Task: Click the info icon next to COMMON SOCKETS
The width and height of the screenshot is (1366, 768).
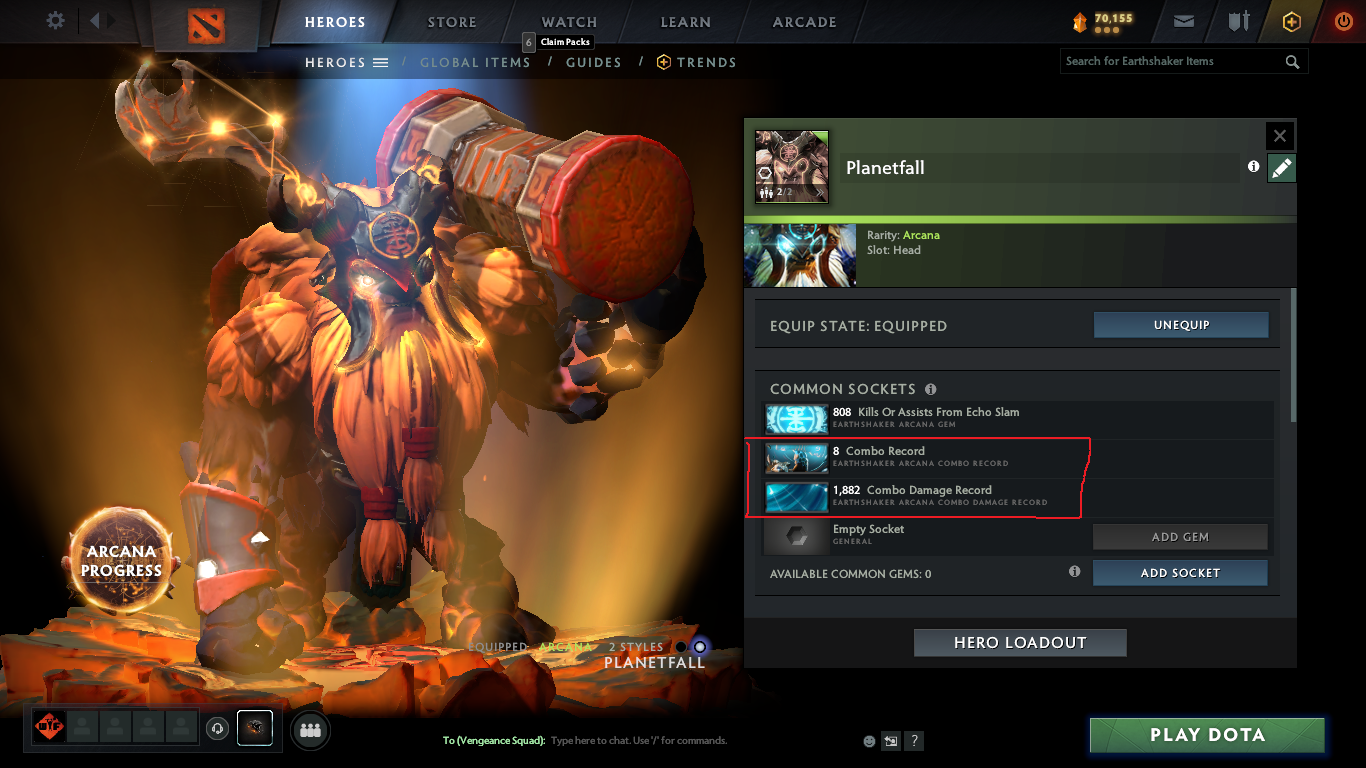Action: [x=931, y=388]
